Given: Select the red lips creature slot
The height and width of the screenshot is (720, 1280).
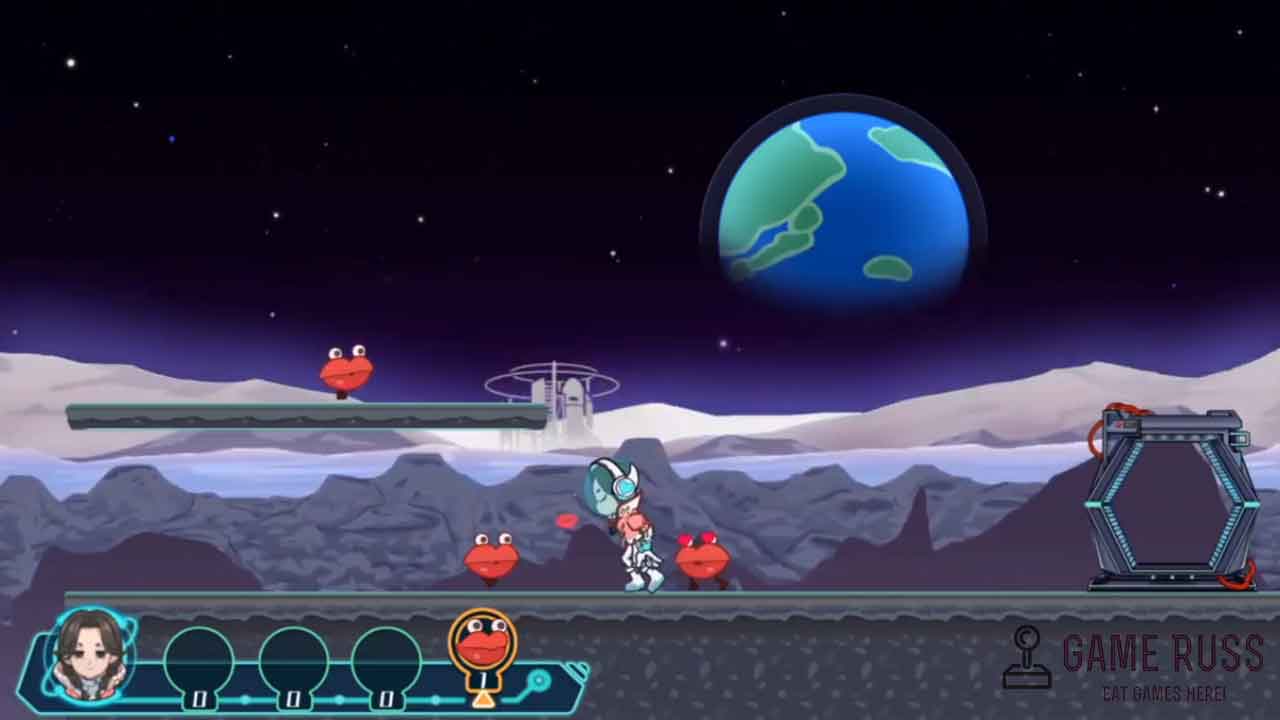Looking at the screenshot, I should 483,647.
